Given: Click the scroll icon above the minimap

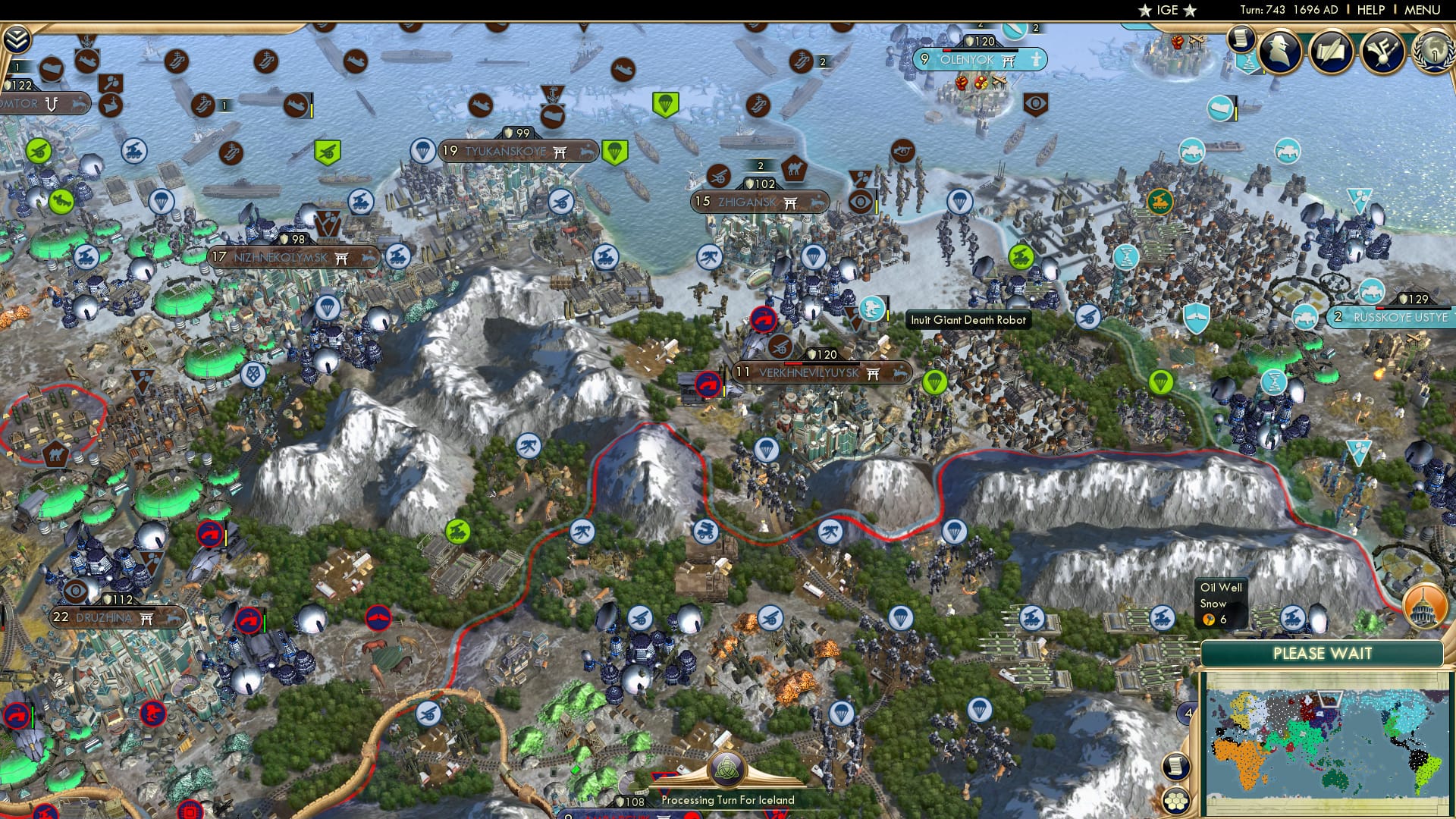Looking at the screenshot, I should (1175, 766).
